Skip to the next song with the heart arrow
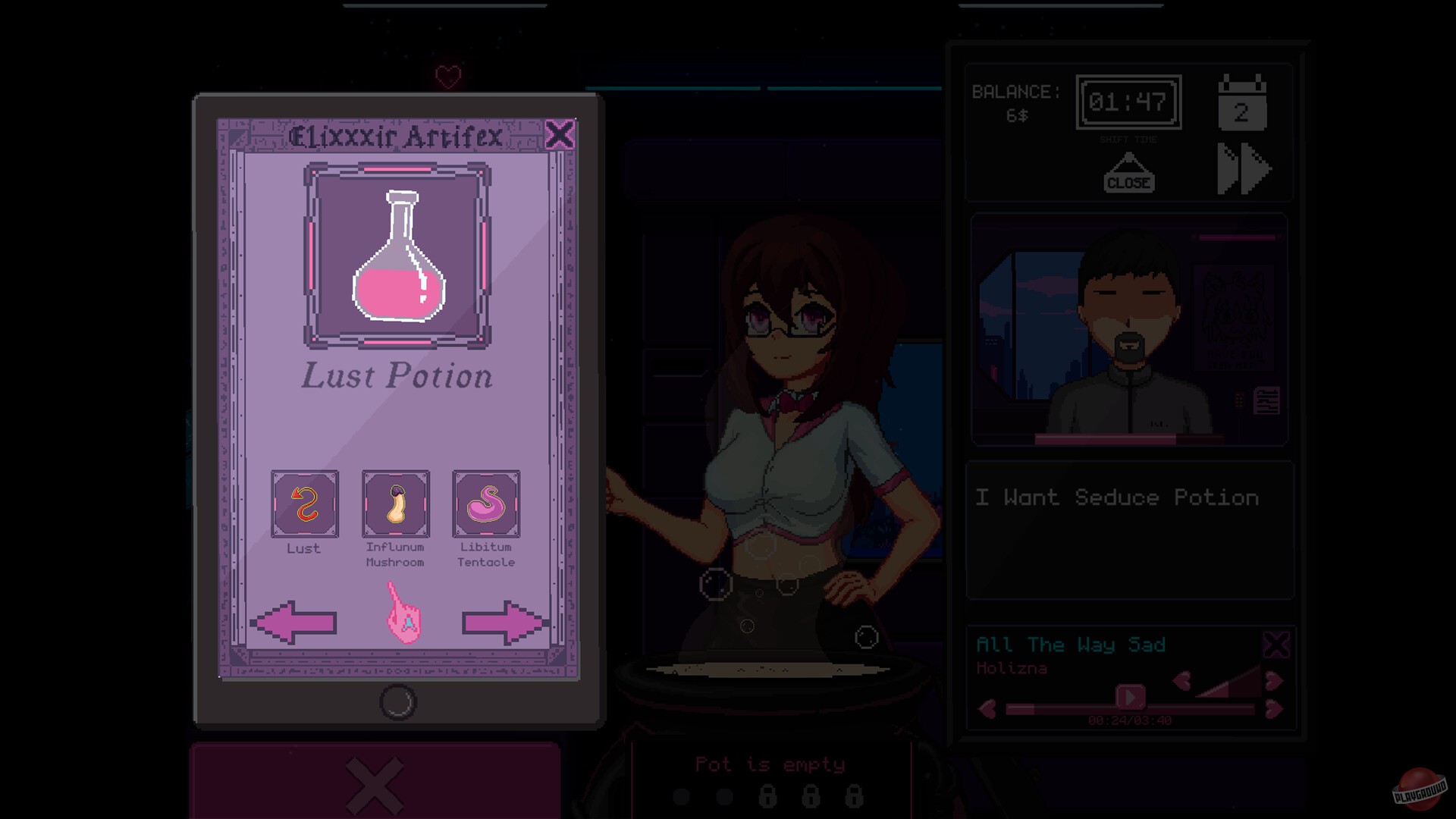Viewport: 1456px width, 819px height. click(1274, 708)
